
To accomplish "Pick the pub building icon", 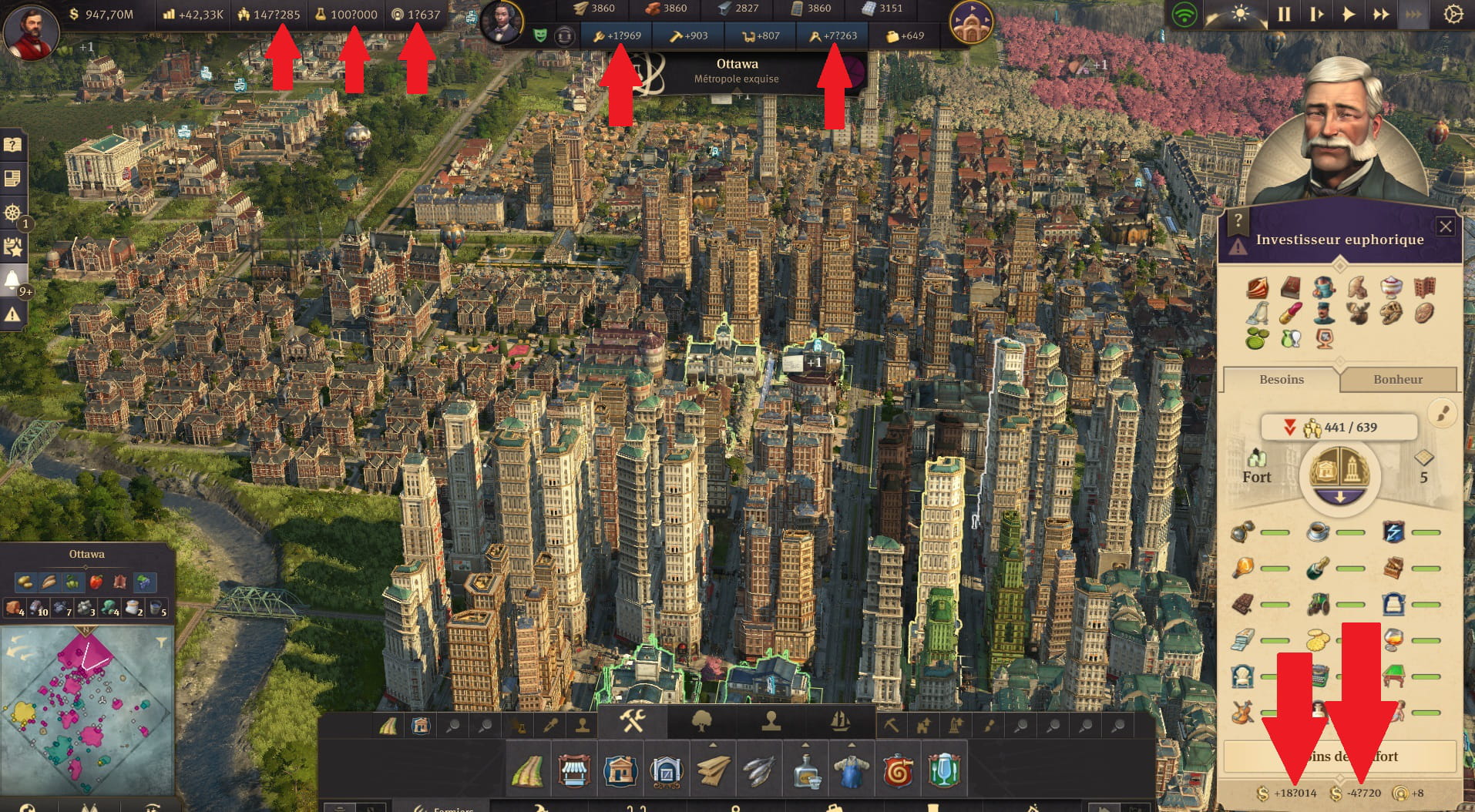I will click(x=944, y=770).
